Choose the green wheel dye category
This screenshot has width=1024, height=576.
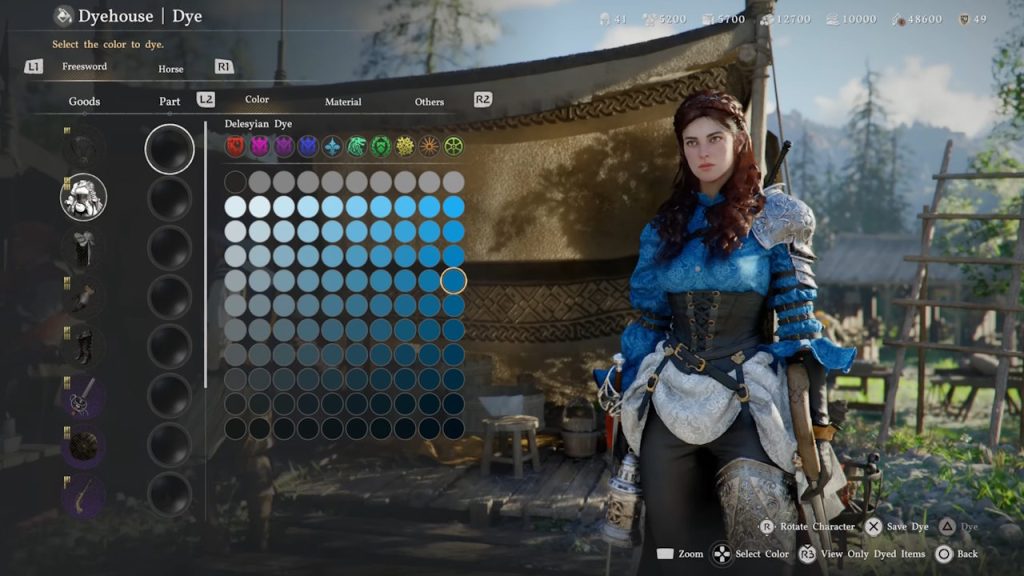[453, 147]
